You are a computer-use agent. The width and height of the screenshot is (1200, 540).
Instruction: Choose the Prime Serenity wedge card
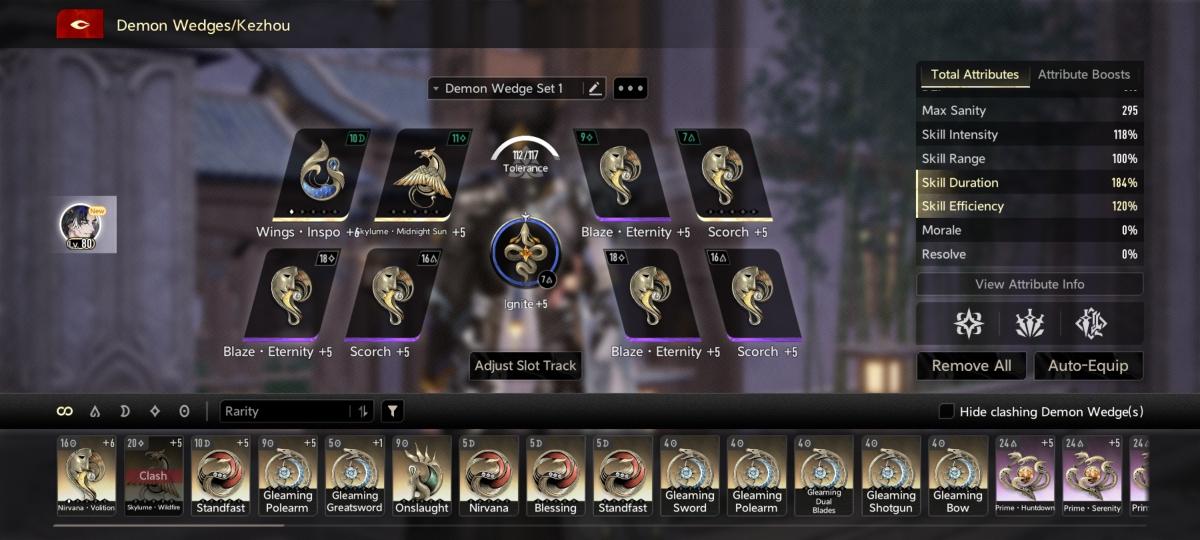tap(1092, 475)
